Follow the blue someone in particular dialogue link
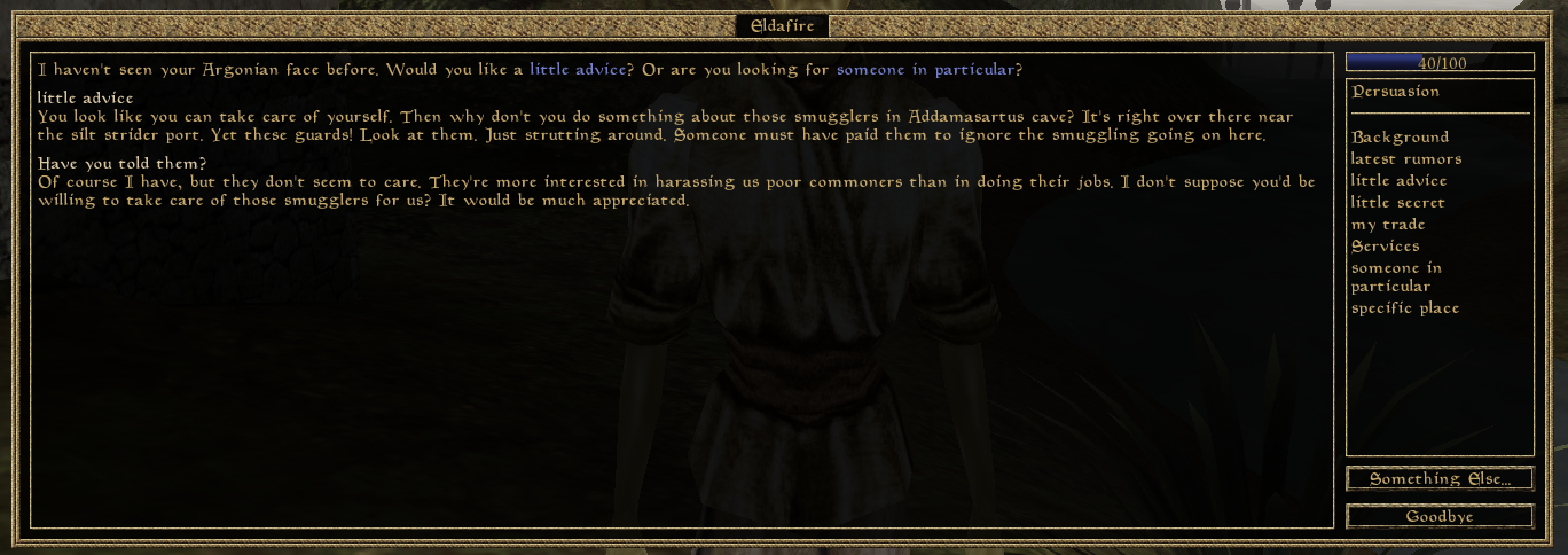This screenshot has height=555, width=1568. tap(925, 69)
